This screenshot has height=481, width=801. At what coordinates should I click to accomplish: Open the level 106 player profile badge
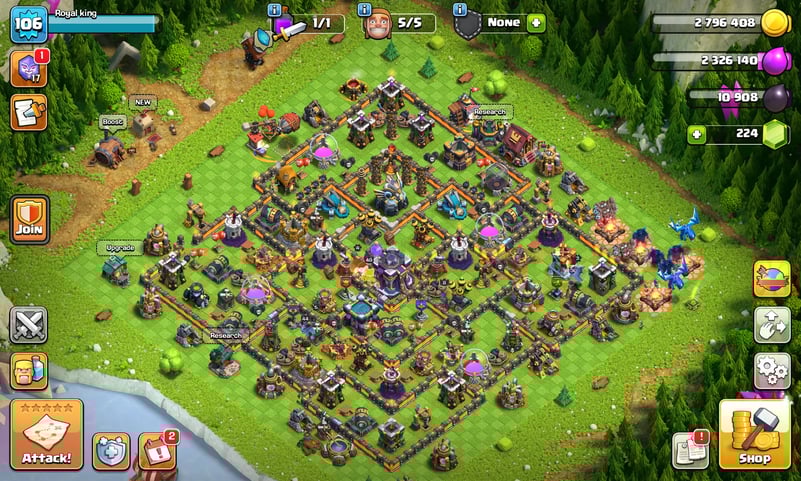pyautogui.click(x=28, y=24)
